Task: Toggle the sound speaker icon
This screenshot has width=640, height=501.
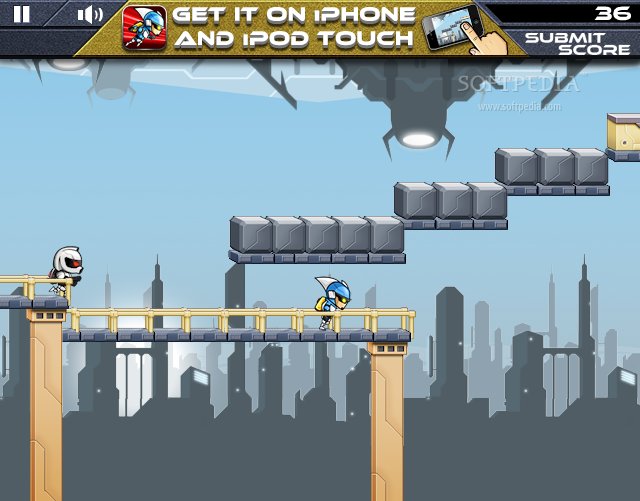Action: (x=90, y=14)
